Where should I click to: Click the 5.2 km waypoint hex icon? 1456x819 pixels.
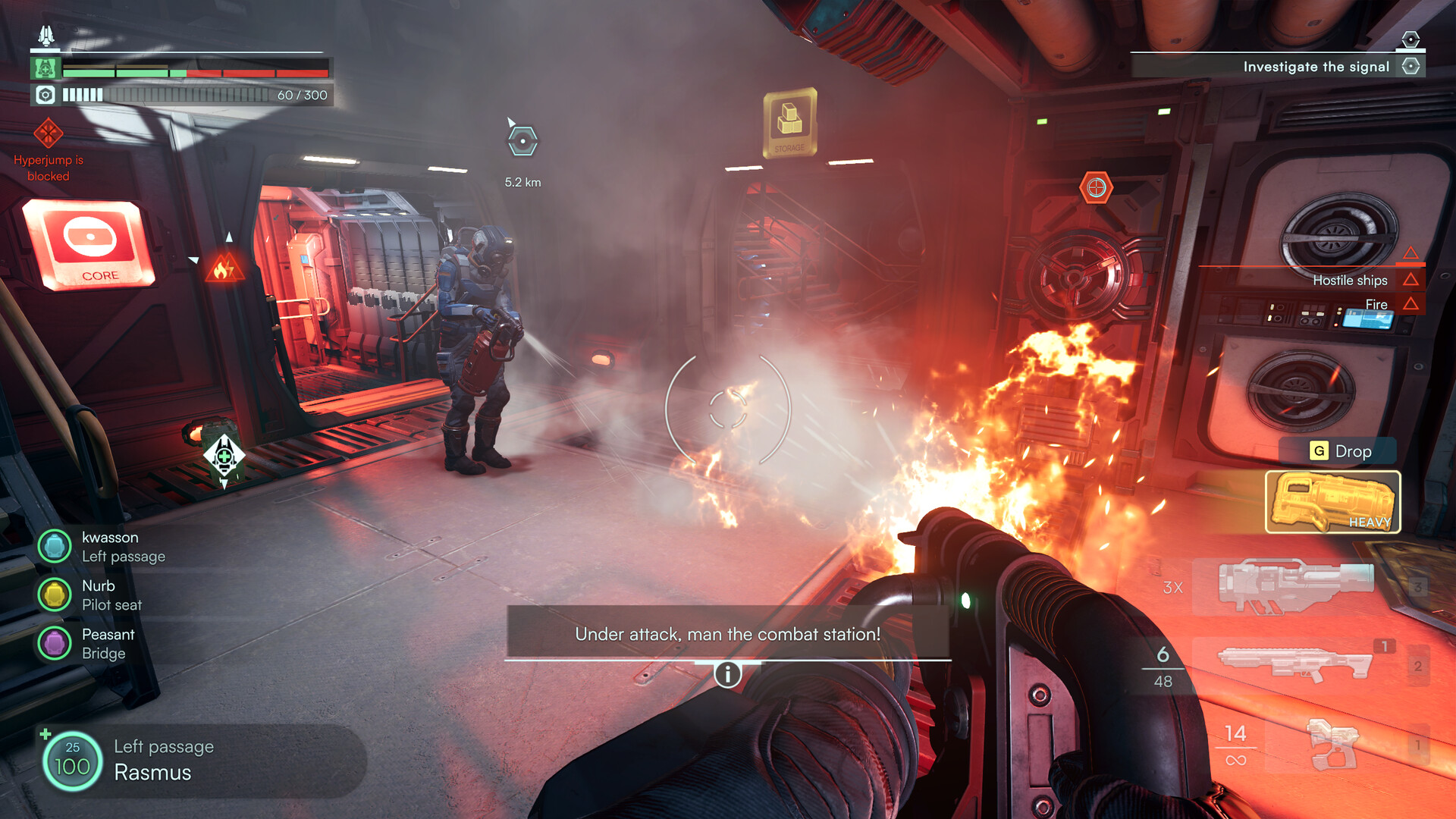click(x=522, y=140)
